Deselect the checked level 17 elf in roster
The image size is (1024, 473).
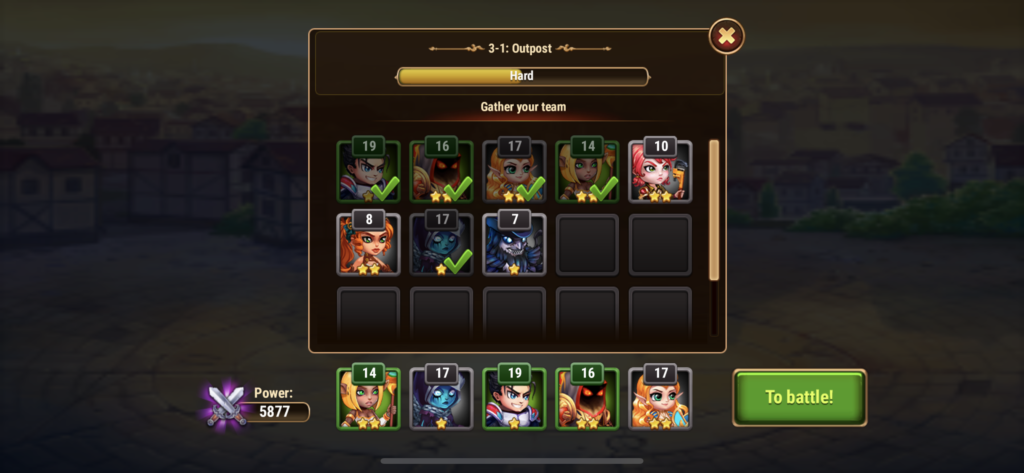click(x=514, y=171)
